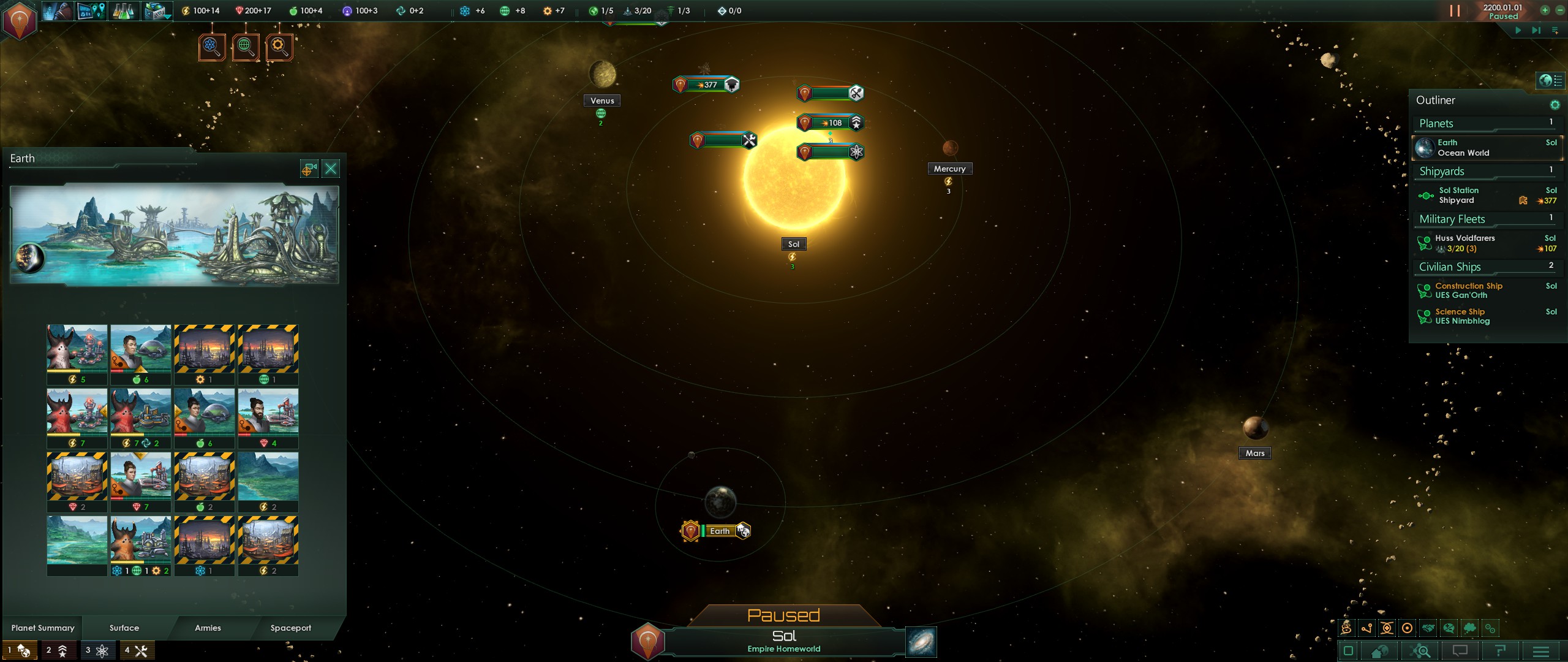The height and width of the screenshot is (662, 1568).
Task: Close the Earth planet panel
Action: [331, 169]
